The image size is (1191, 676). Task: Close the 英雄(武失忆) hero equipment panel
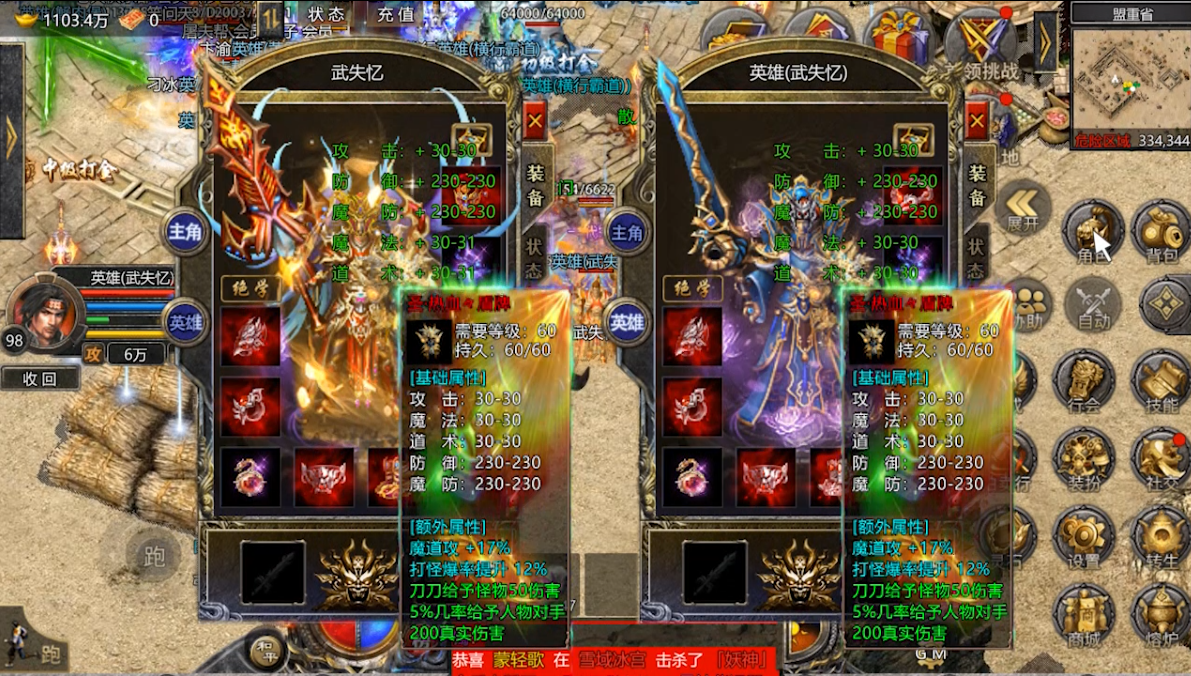(978, 121)
